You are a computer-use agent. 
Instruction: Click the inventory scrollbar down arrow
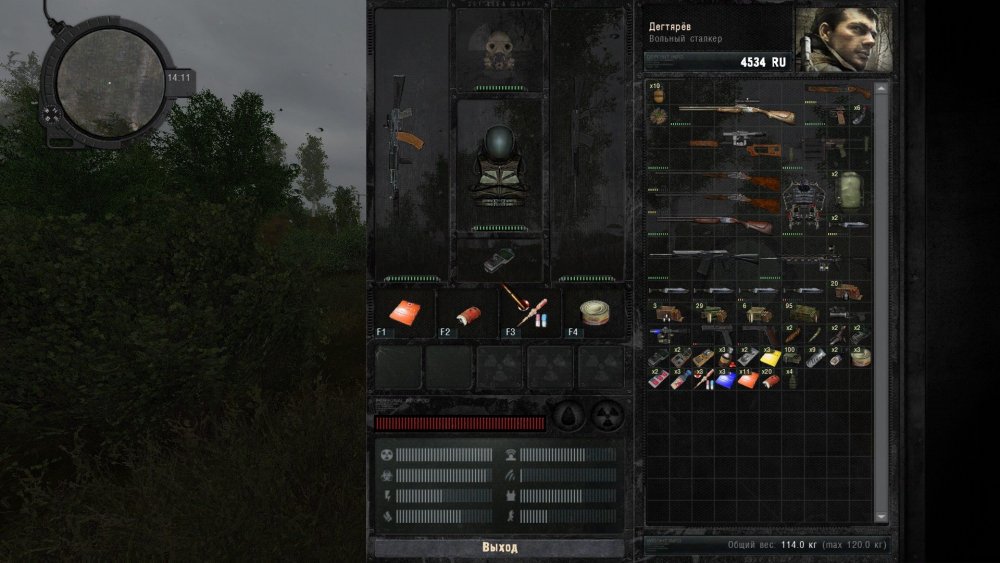[881, 516]
